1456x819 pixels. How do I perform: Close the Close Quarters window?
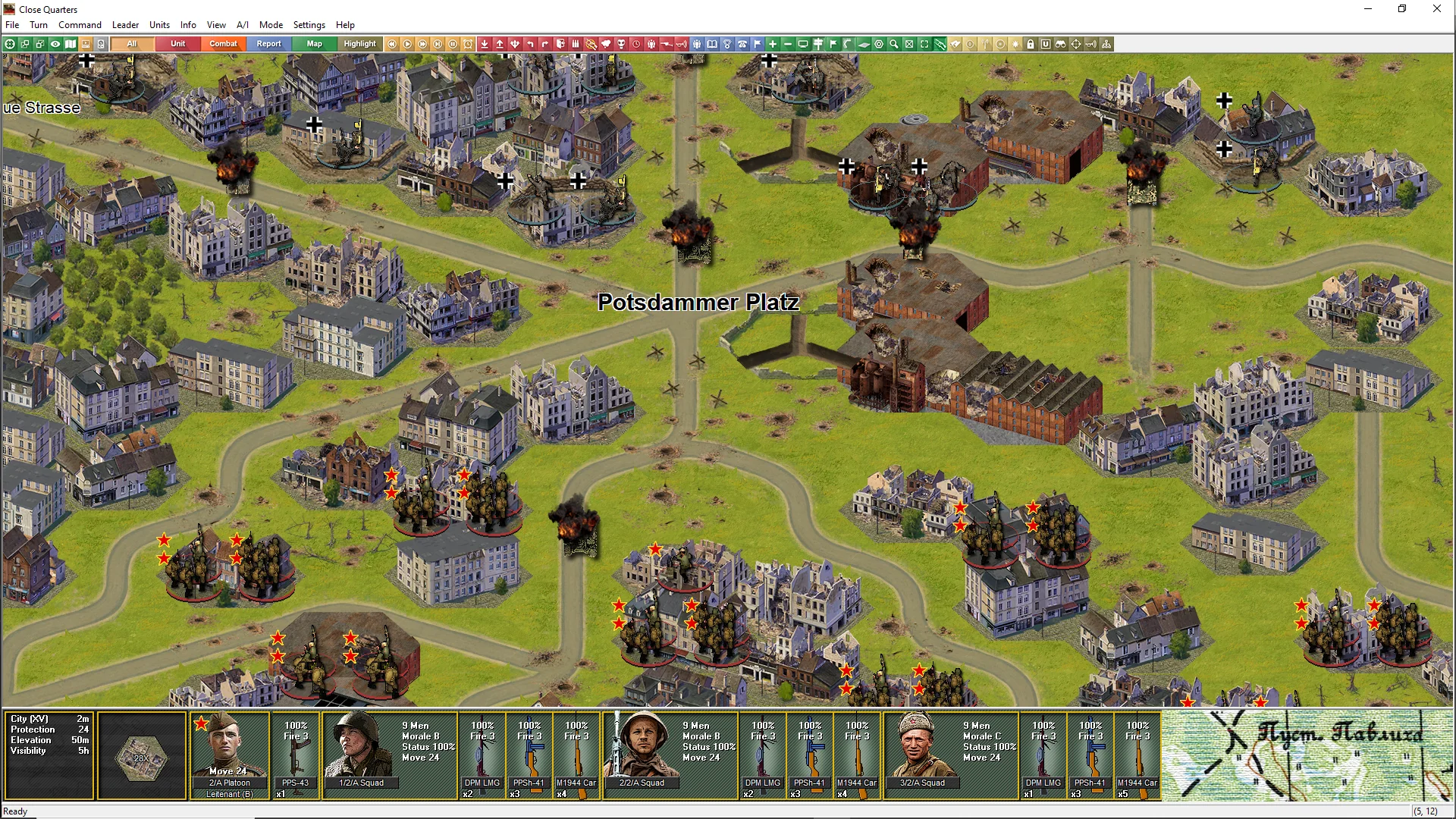click(1436, 9)
